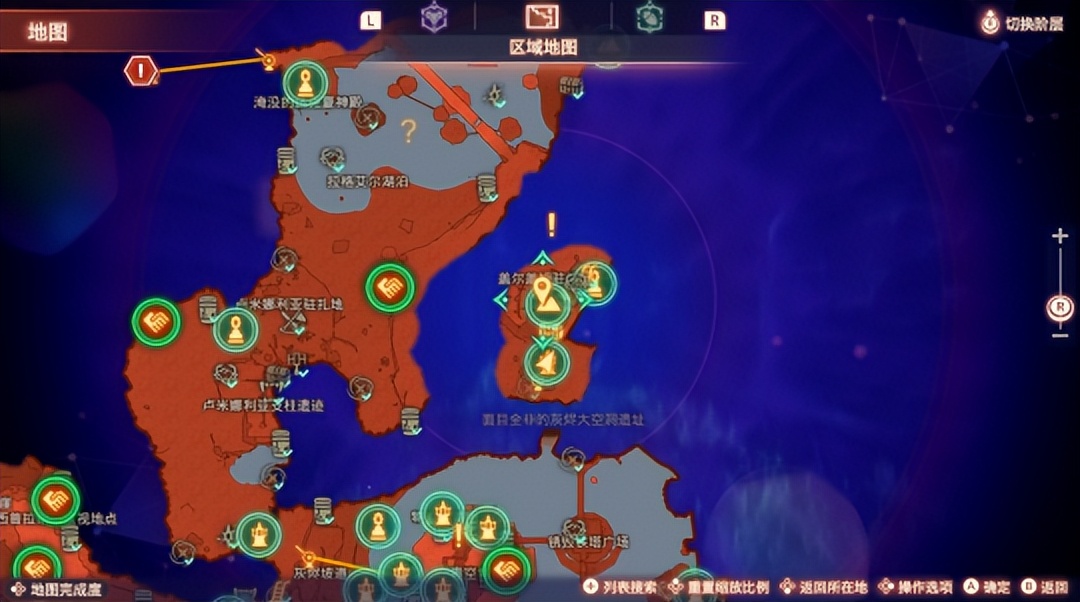Select the current location pin marker
The image size is (1080, 602).
[x=544, y=296]
